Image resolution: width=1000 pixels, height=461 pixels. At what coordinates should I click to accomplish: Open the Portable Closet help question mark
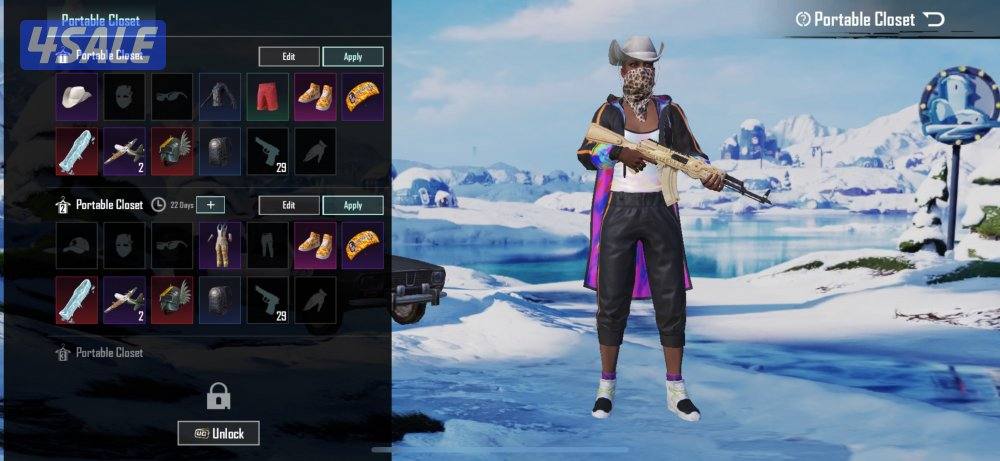tap(803, 19)
